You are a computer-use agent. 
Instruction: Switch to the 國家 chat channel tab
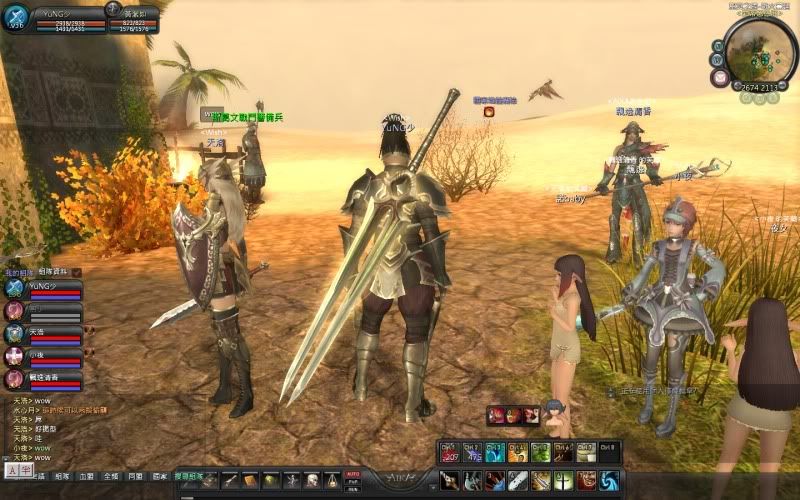159,478
